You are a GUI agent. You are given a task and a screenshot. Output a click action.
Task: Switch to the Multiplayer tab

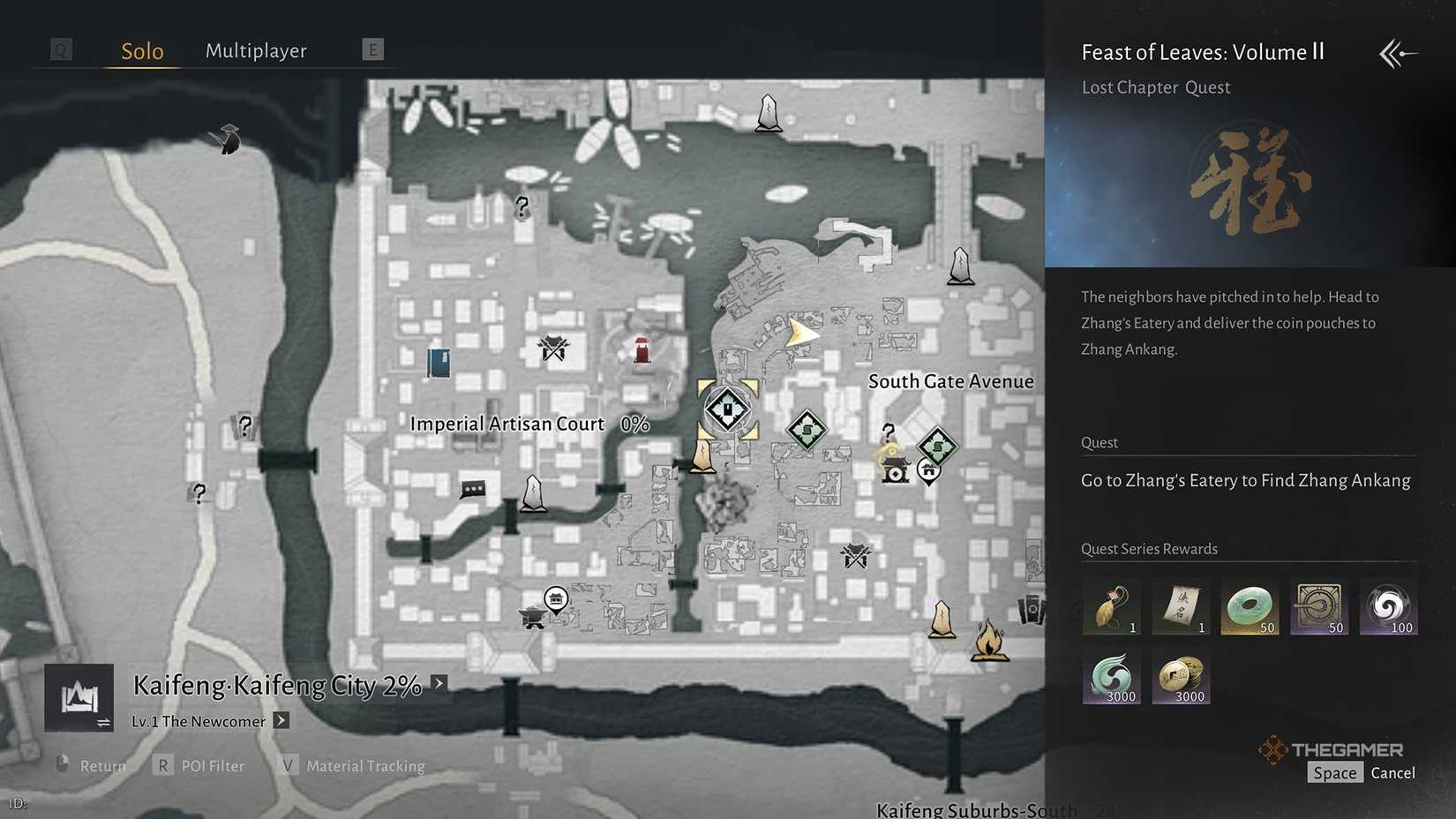tap(255, 50)
